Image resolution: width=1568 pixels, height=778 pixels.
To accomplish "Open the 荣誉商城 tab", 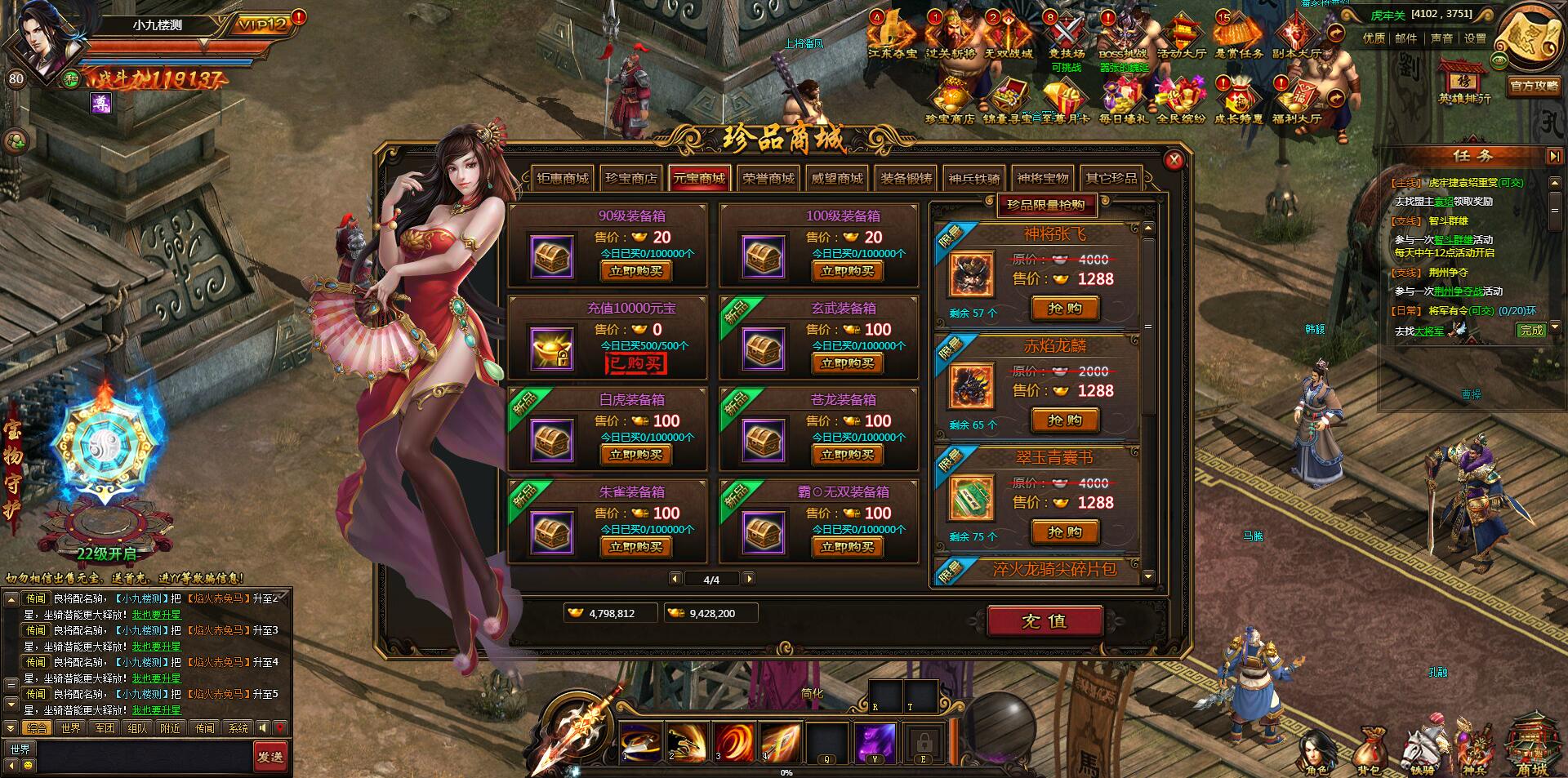I will pyautogui.click(x=768, y=179).
